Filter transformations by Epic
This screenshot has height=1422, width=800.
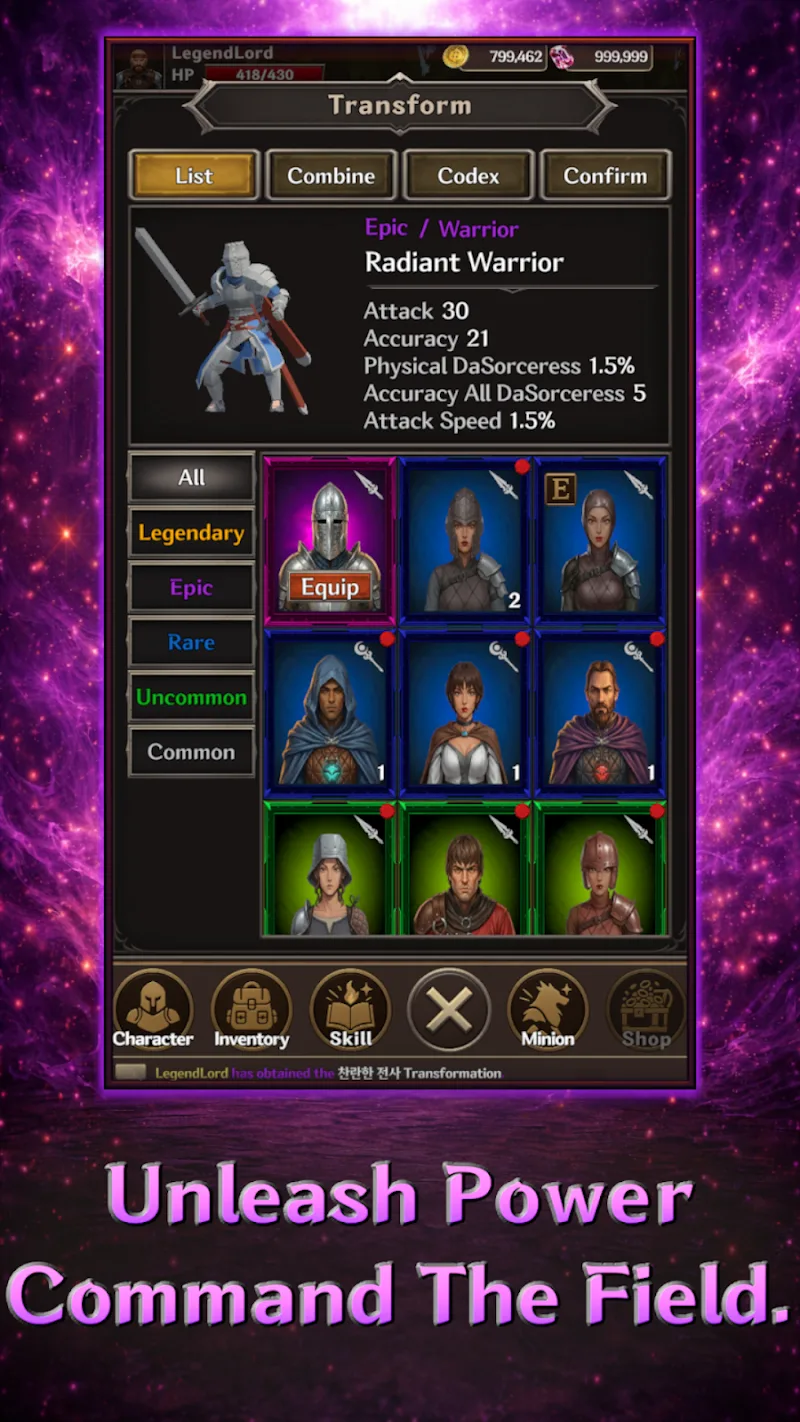(191, 588)
